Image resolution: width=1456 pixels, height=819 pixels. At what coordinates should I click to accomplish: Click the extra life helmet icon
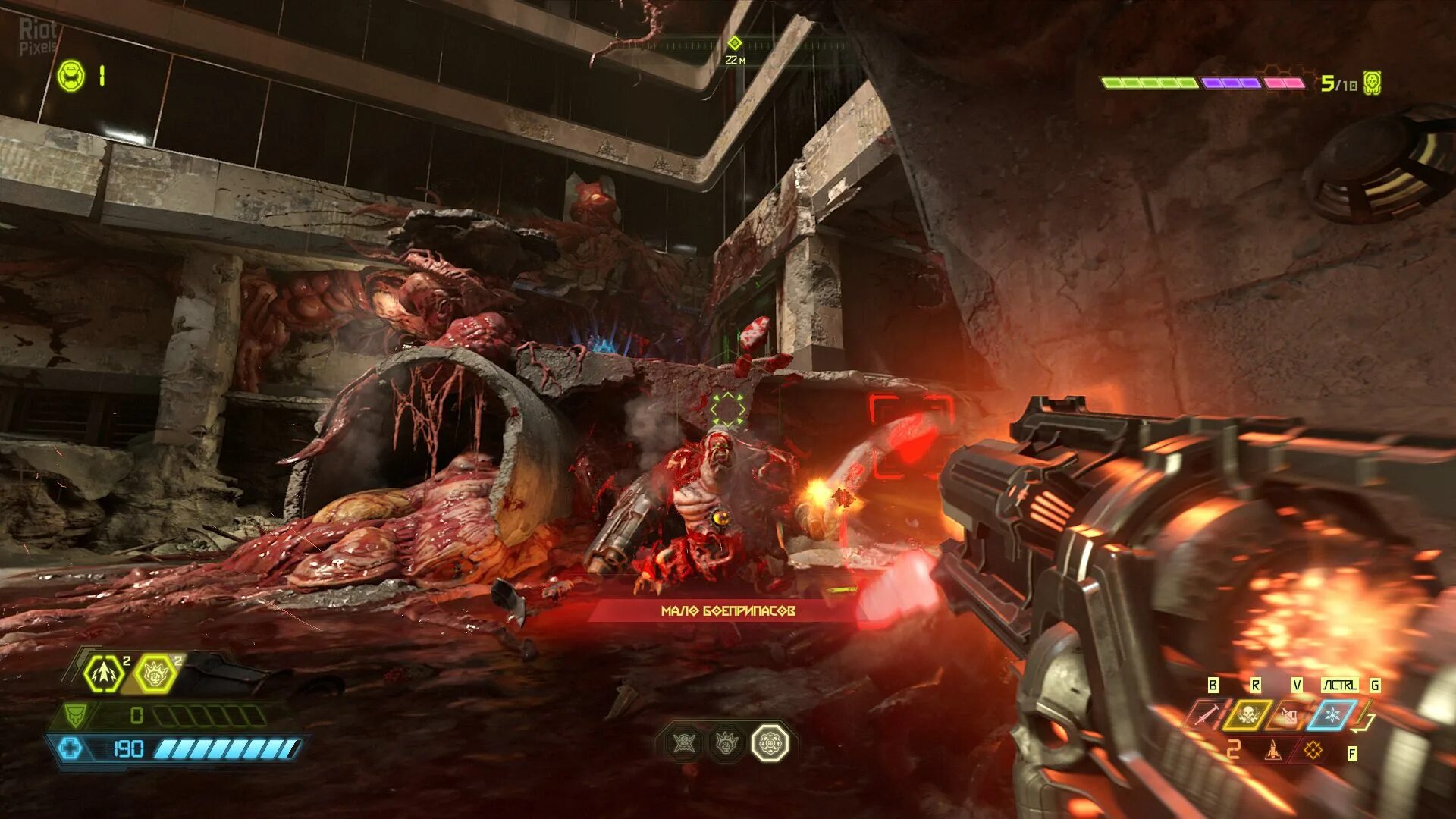tap(71, 76)
